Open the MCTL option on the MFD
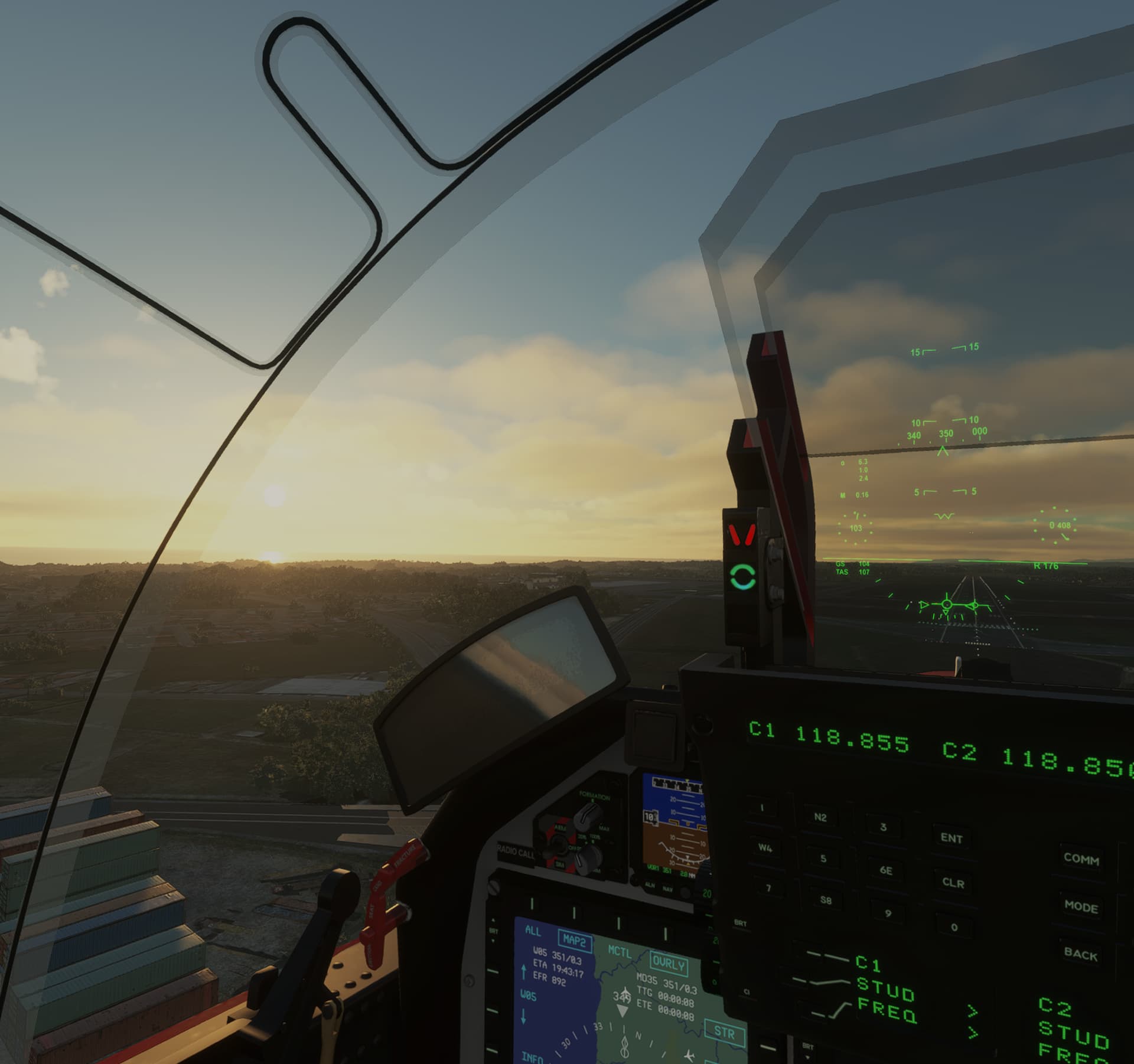The height and width of the screenshot is (1064, 1134). 621,952
